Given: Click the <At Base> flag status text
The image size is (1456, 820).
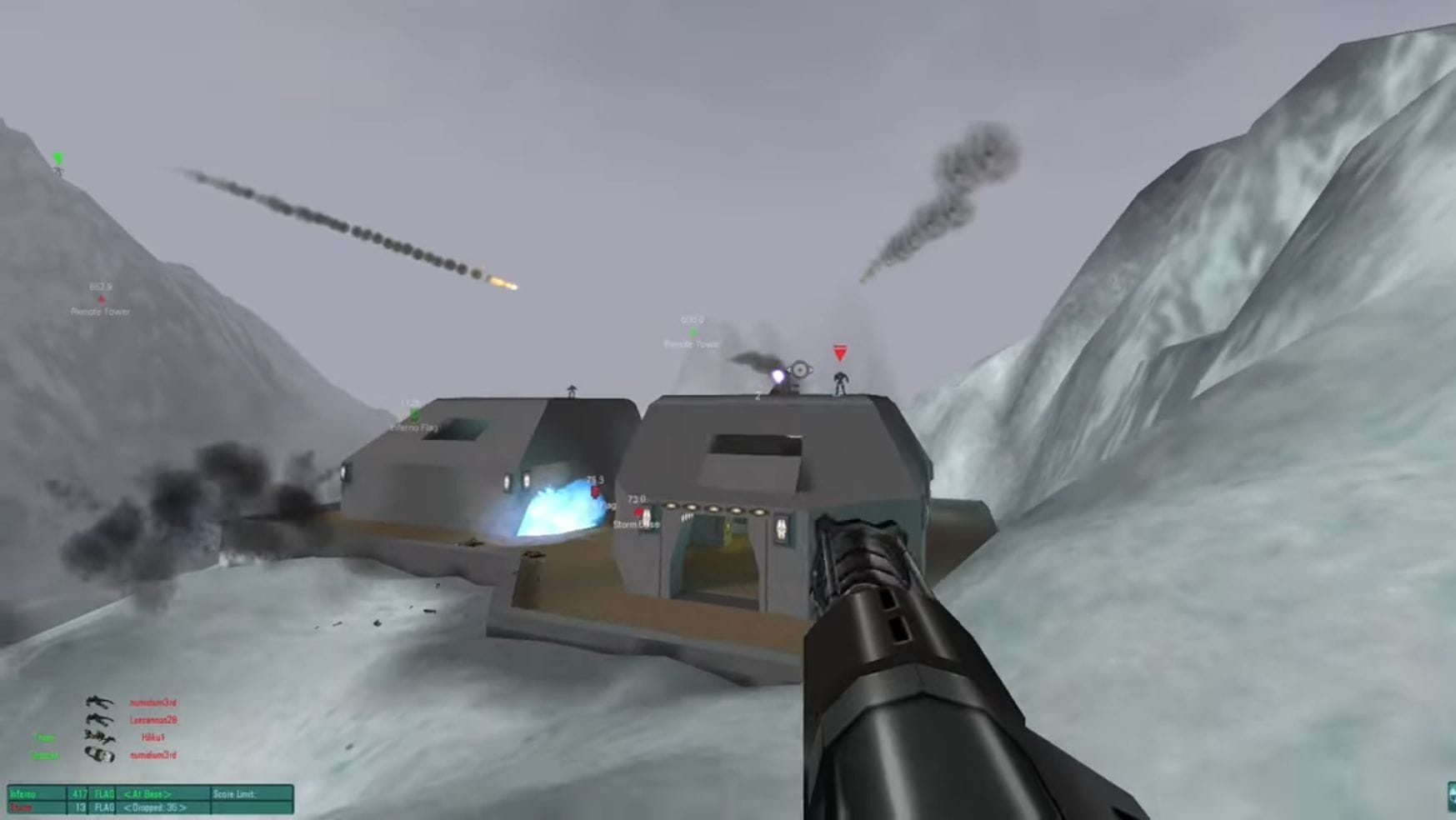Looking at the screenshot, I should tap(148, 795).
